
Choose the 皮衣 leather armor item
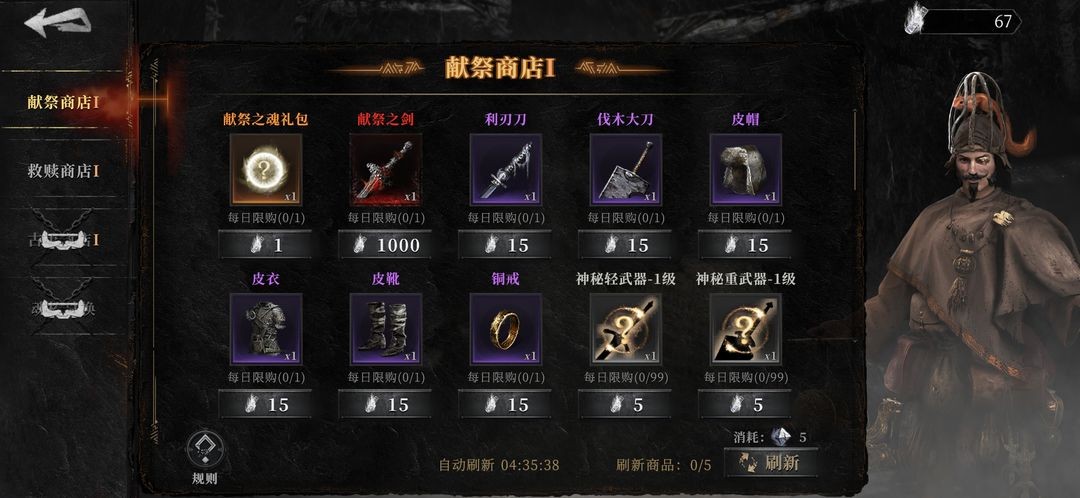265,328
